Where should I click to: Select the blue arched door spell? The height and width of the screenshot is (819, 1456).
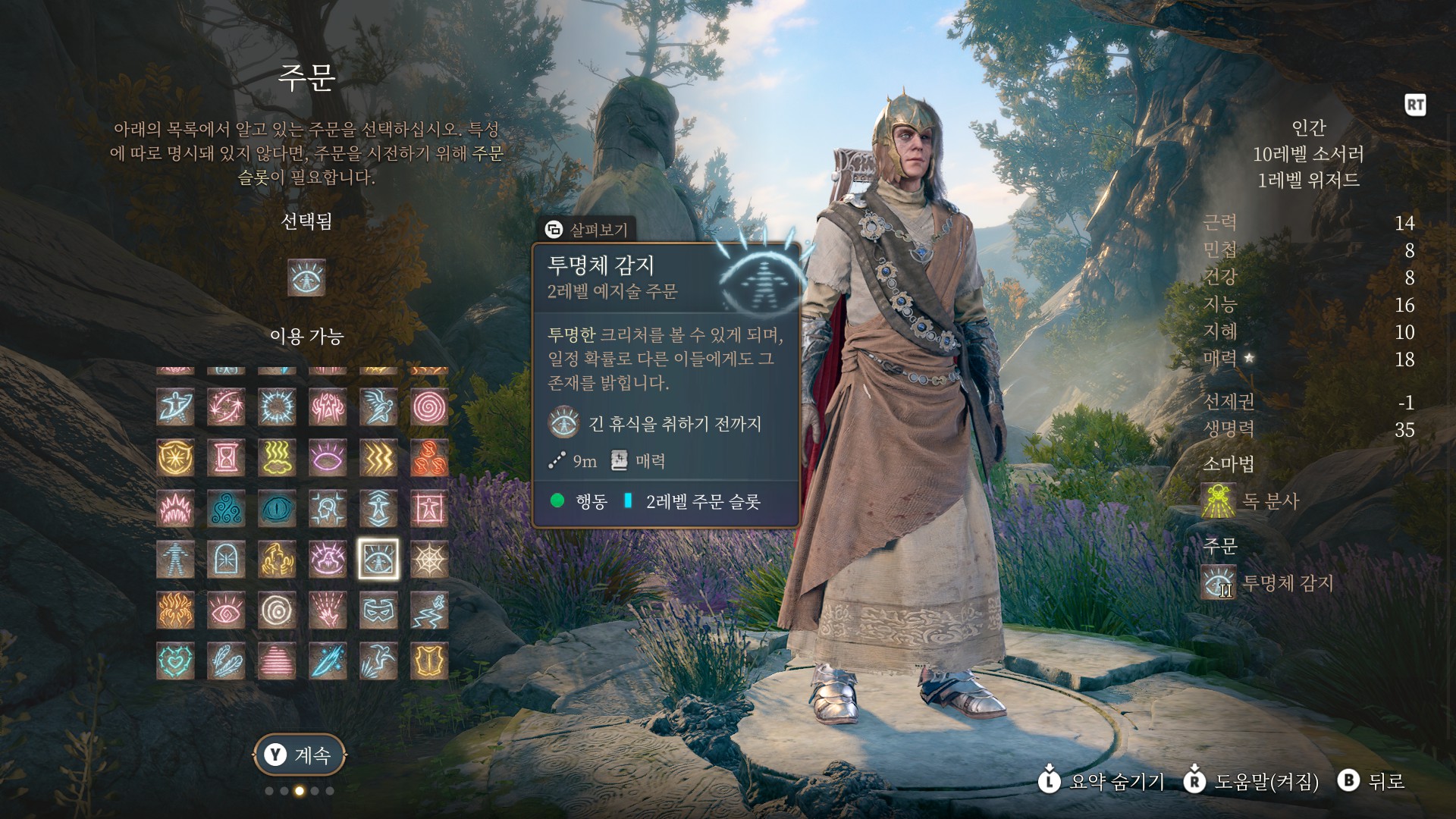pos(226,560)
